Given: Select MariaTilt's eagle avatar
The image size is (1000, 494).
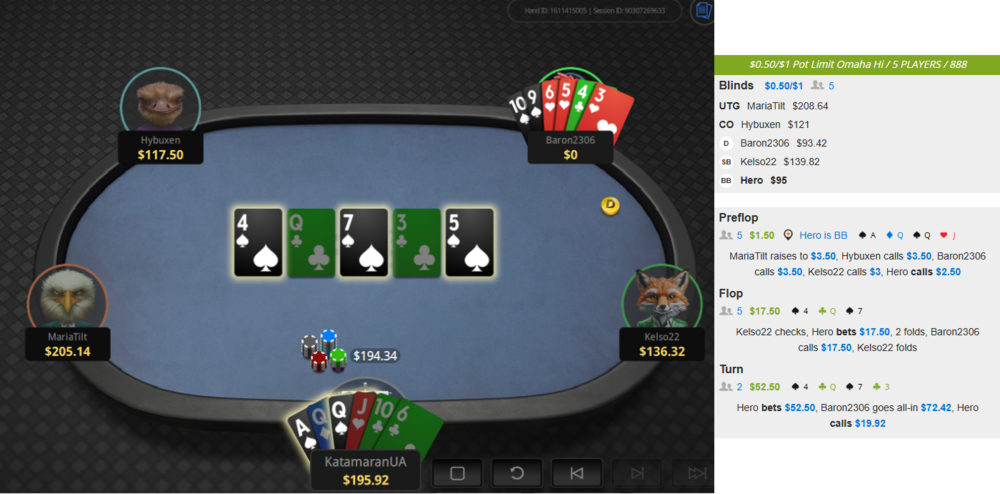Looking at the screenshot, I should click(x=67, y=301).
